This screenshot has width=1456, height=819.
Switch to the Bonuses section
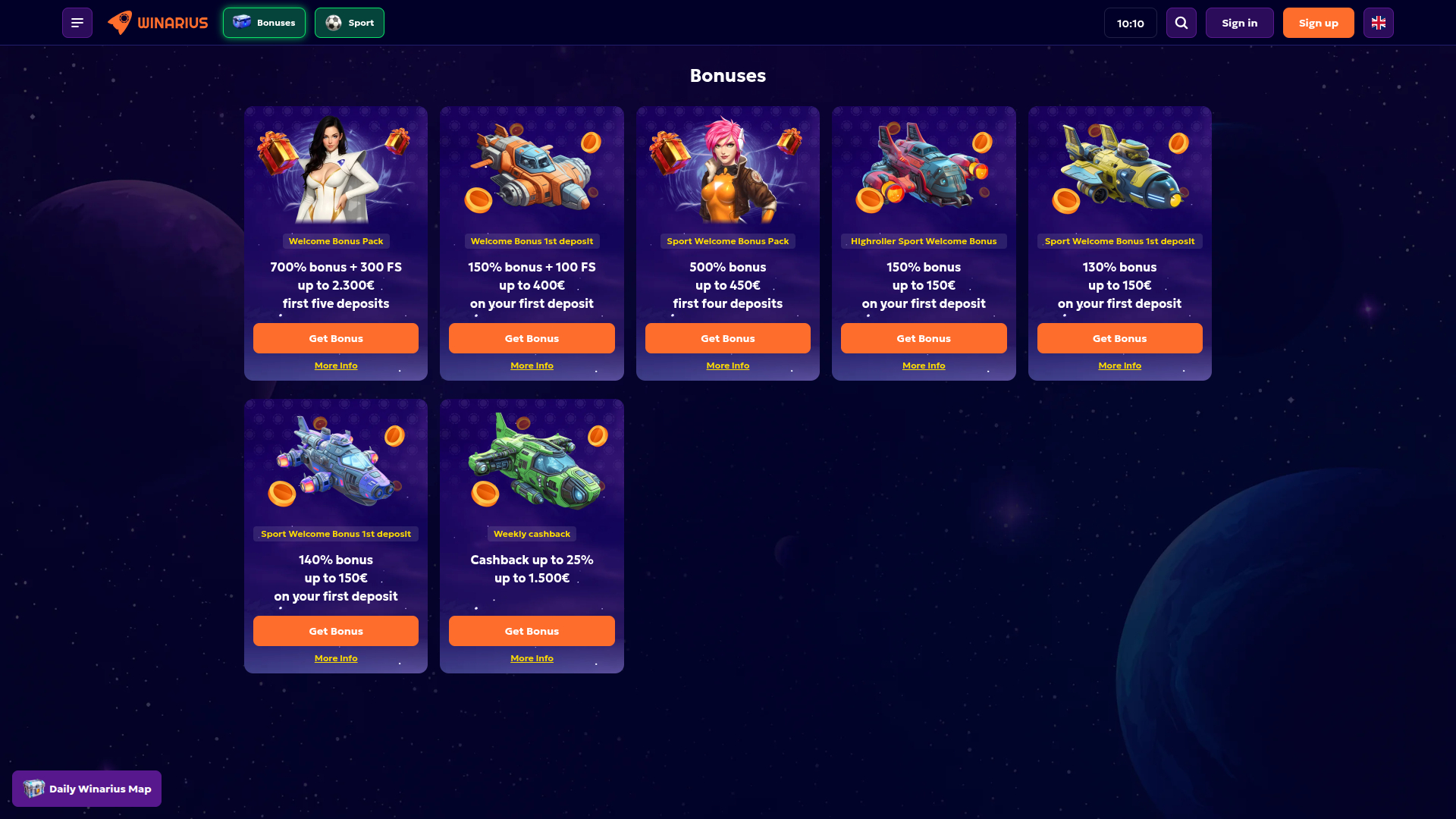point(264,23)
